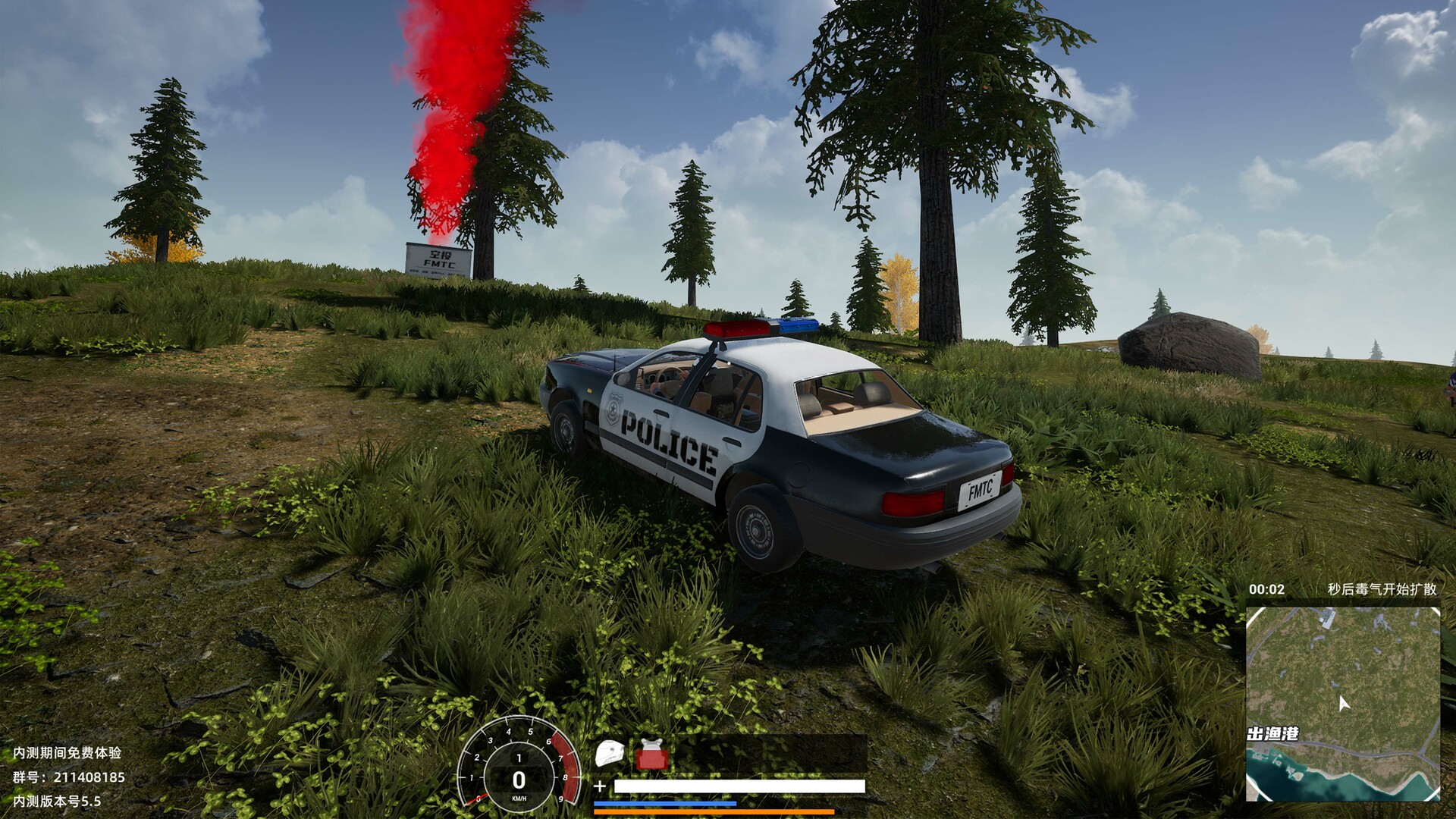The image size is (1456, 819).
Task: Click the 群号: 211408185 group number
Action: pyautogui.click(x=68, y=778)
